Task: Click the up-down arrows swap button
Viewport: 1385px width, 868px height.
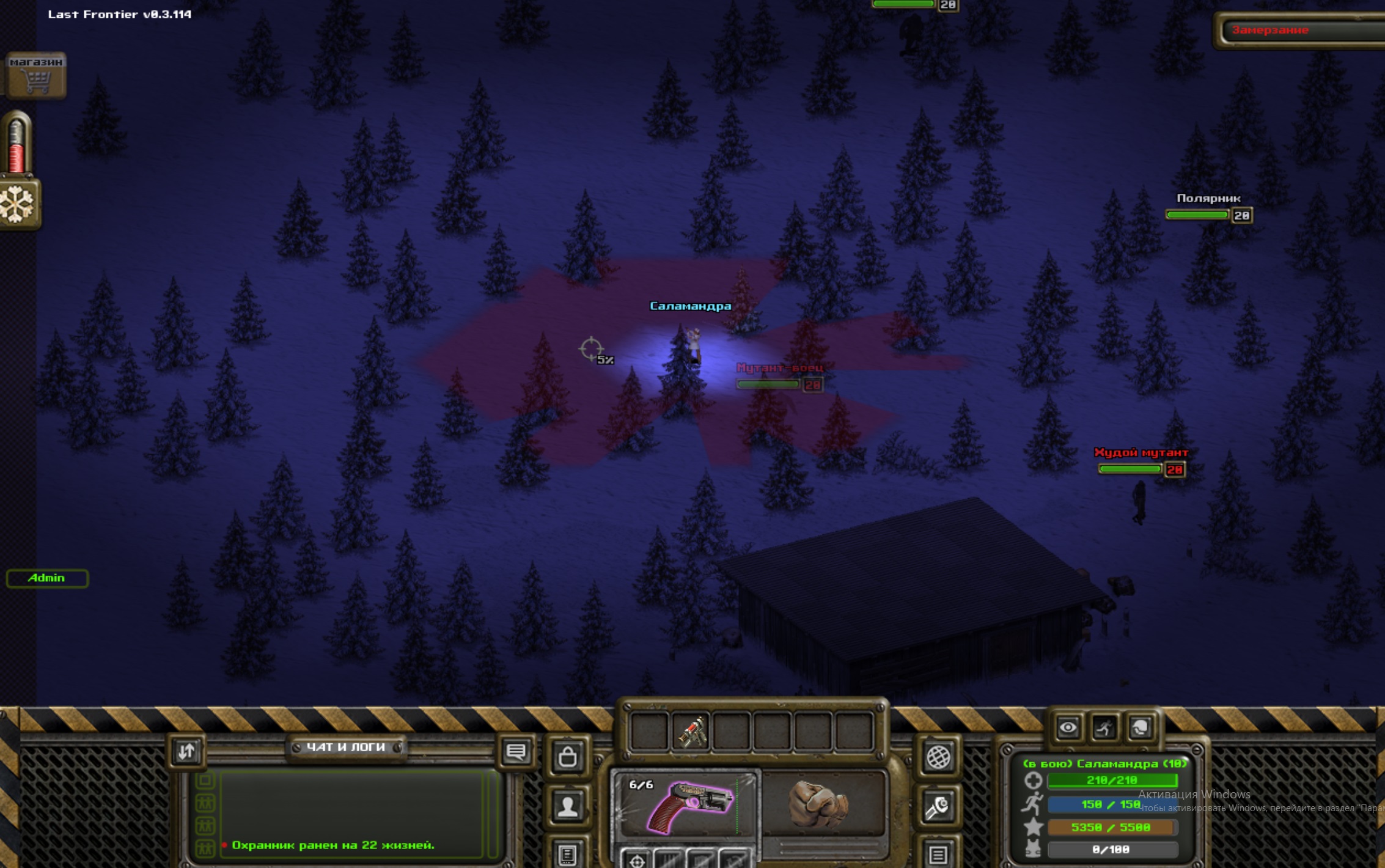Action: tap(187, 751)
